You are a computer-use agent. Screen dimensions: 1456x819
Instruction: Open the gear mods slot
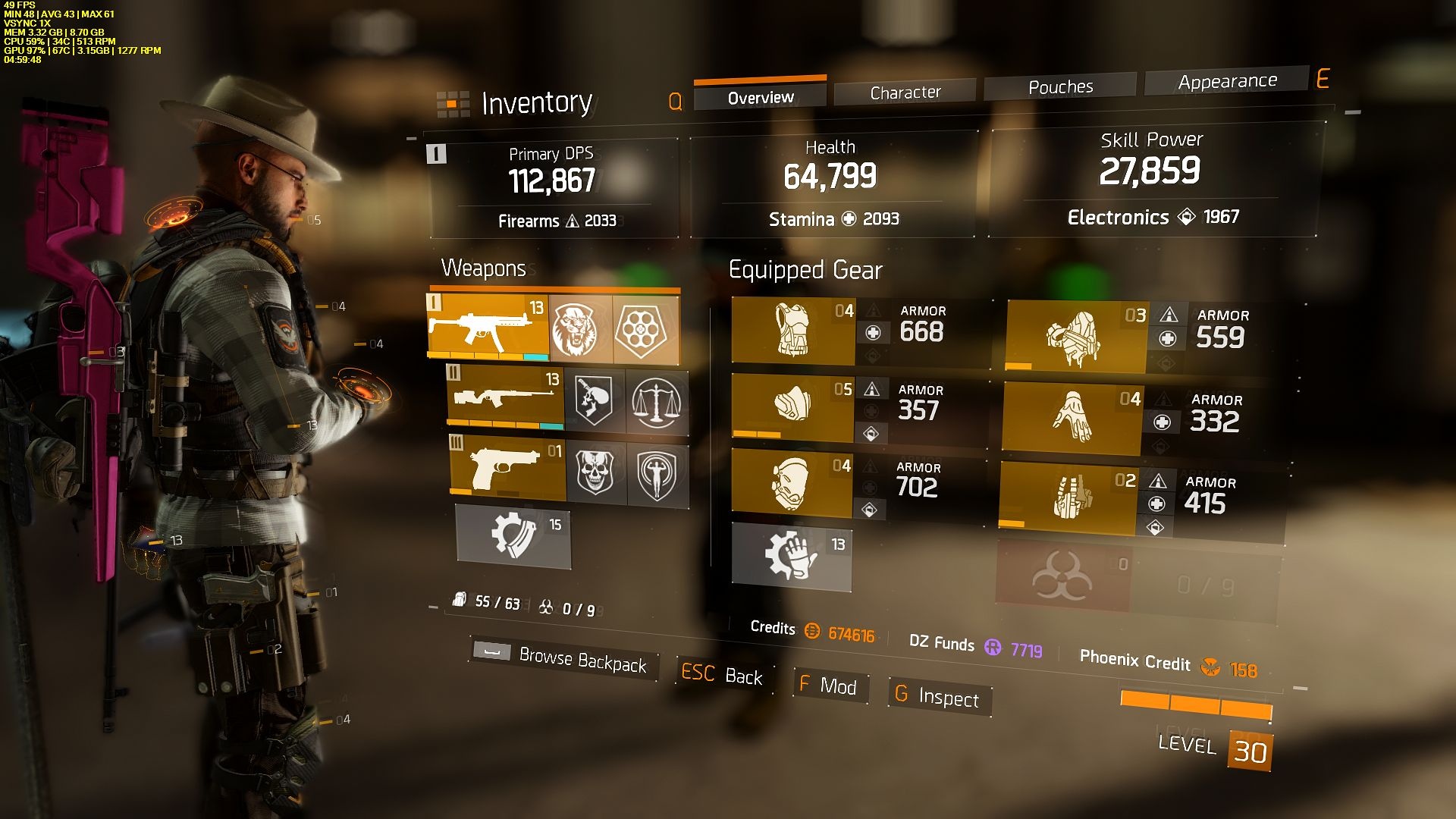point(791,557)
